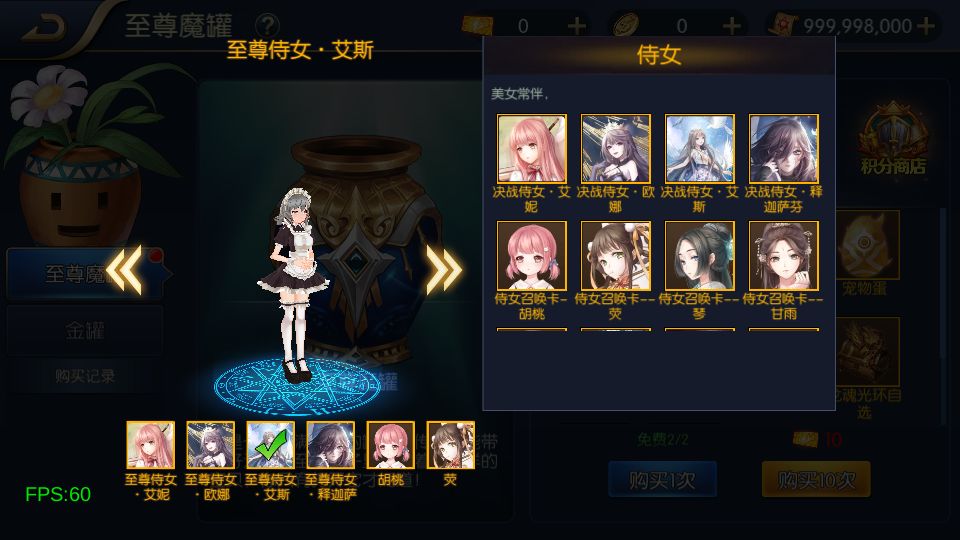Select 至尊侍女·欧娜 thumbnail in bottom row
The image size is (960, 540).
(x=211, y=445)
